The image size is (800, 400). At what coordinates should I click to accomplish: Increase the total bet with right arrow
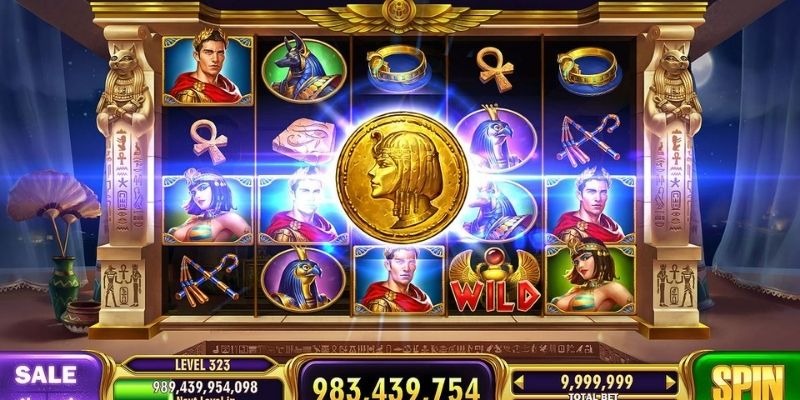click(x=671, y=381)
